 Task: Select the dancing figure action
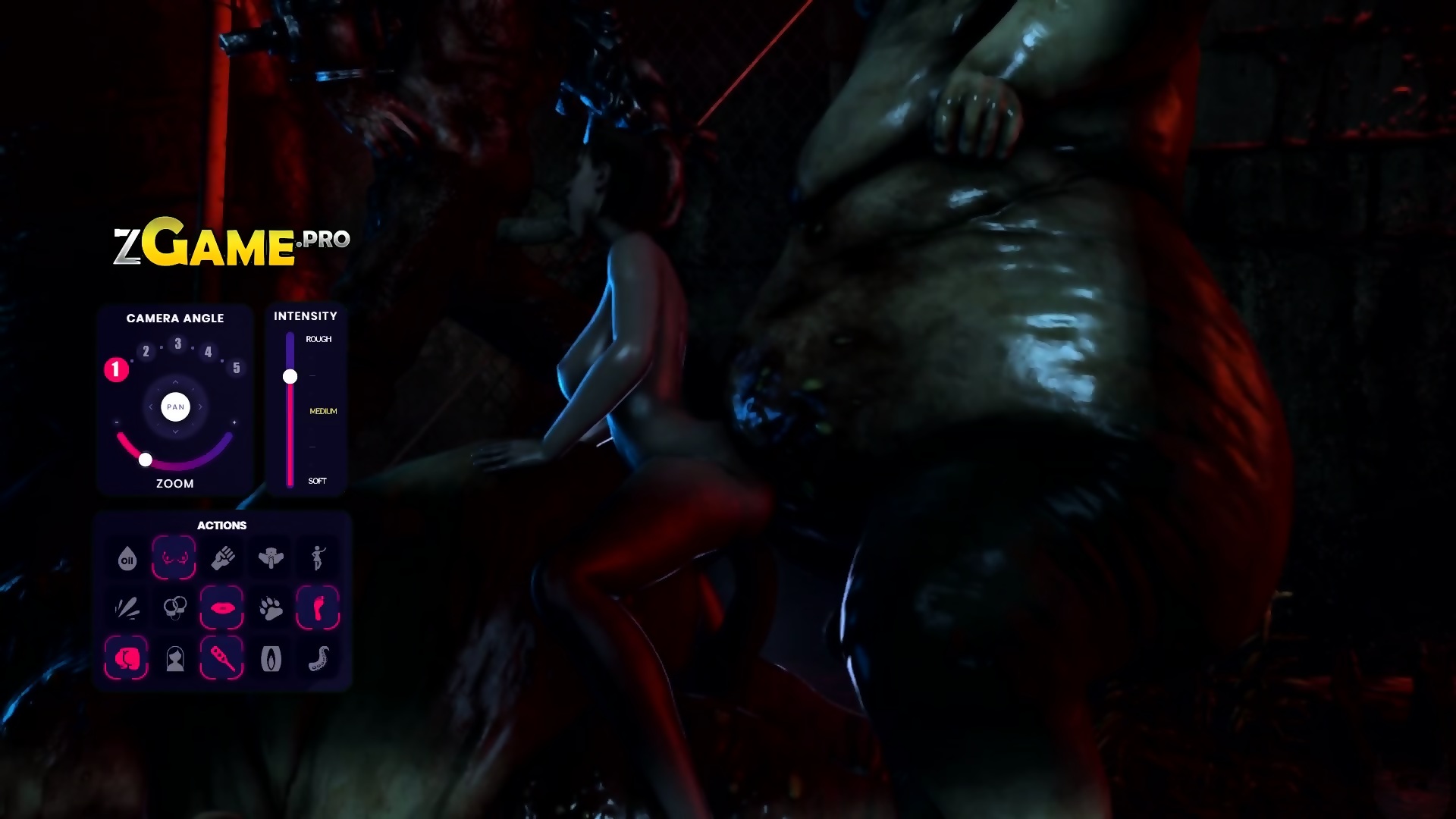[318, 558]
